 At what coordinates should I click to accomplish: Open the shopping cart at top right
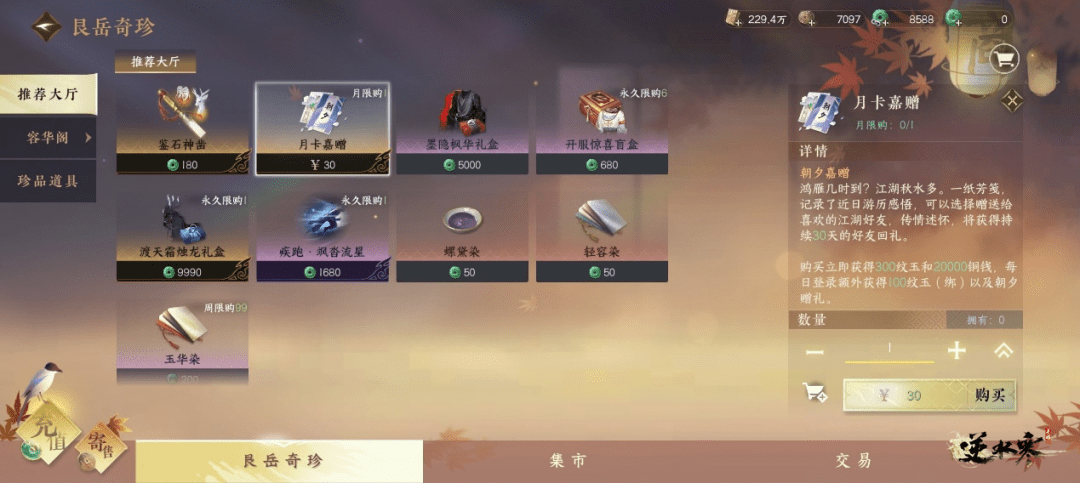coord(1003,59)
